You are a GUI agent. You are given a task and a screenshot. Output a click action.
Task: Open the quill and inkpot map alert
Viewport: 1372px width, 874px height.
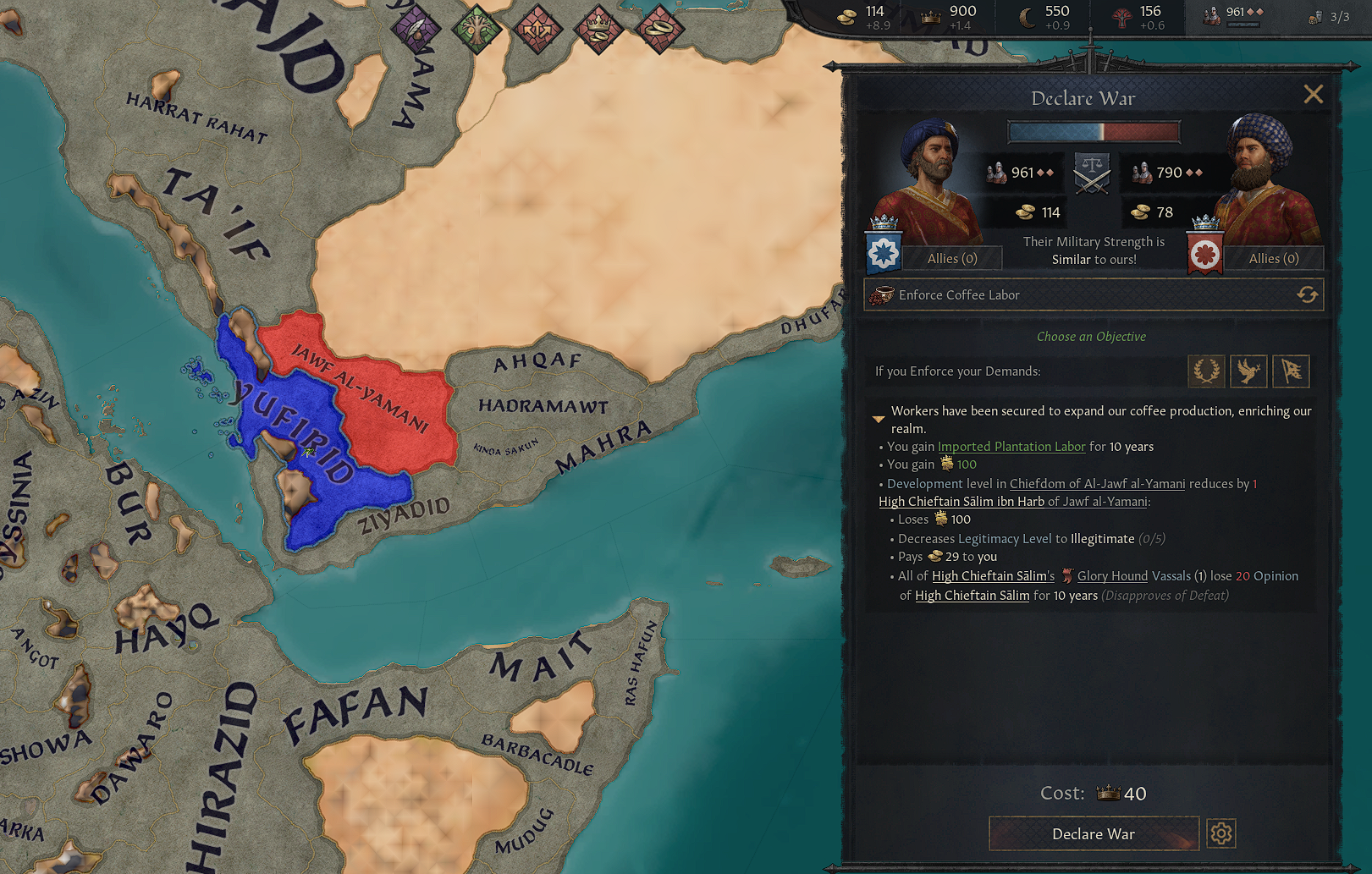(x=417, y=30)
